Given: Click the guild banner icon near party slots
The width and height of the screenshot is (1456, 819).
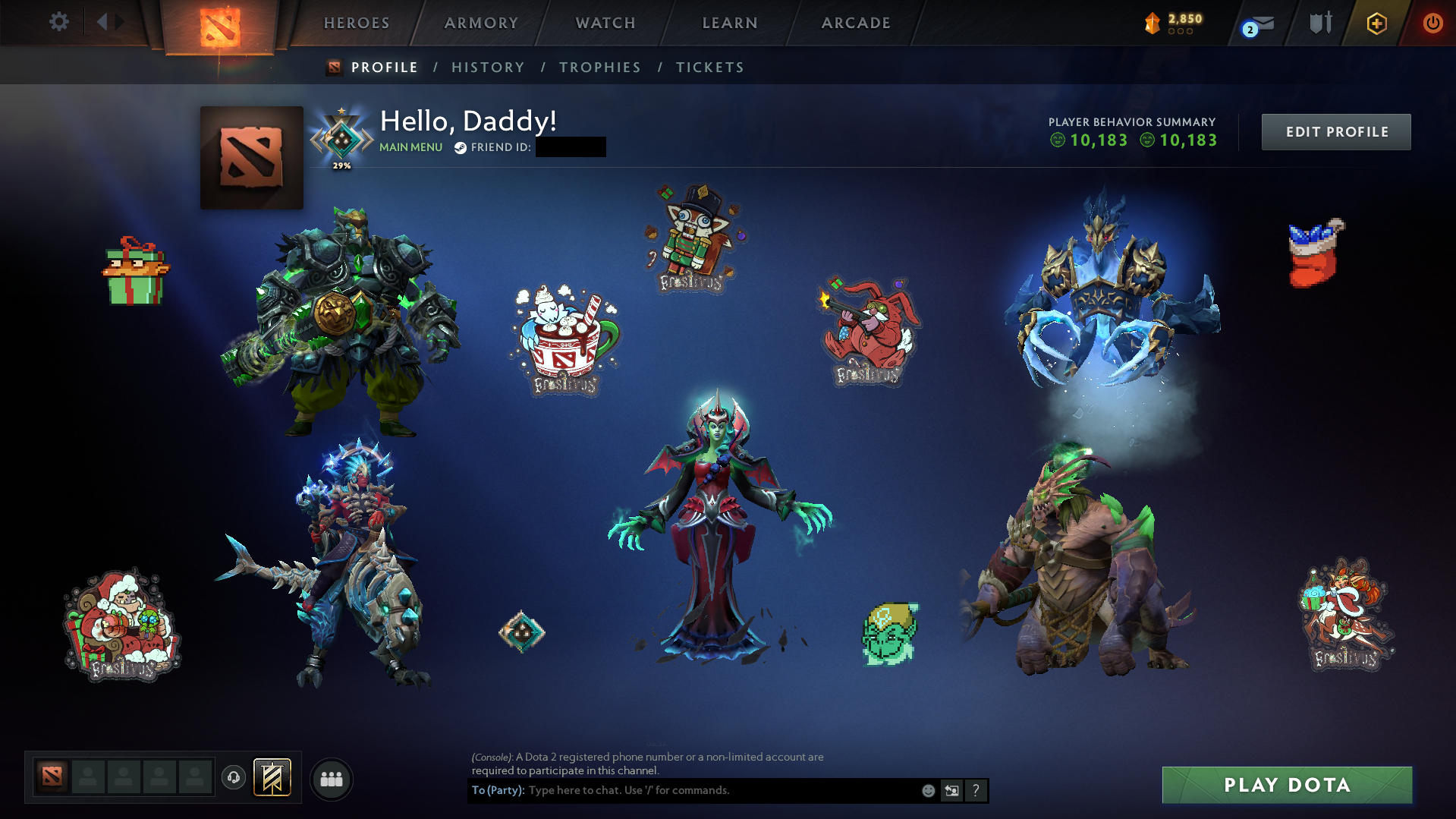Looking at the screenshot, I should [271, 777].
